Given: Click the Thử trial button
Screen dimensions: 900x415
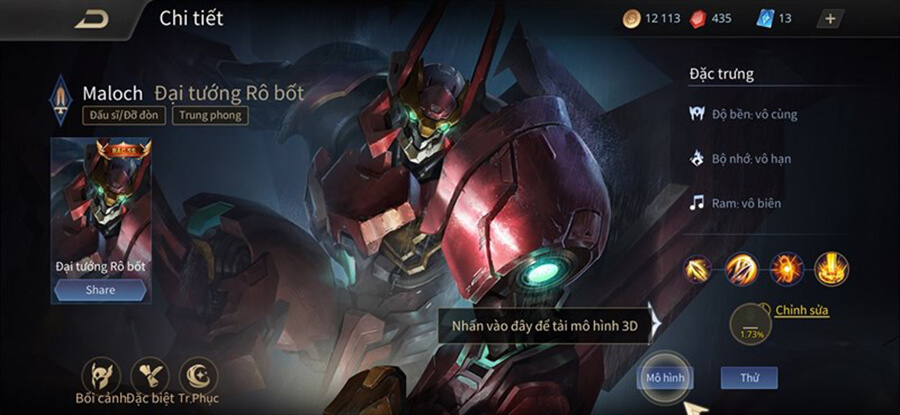Looking at the screenshot, I should pyautogui.click(x=748, y=378).
